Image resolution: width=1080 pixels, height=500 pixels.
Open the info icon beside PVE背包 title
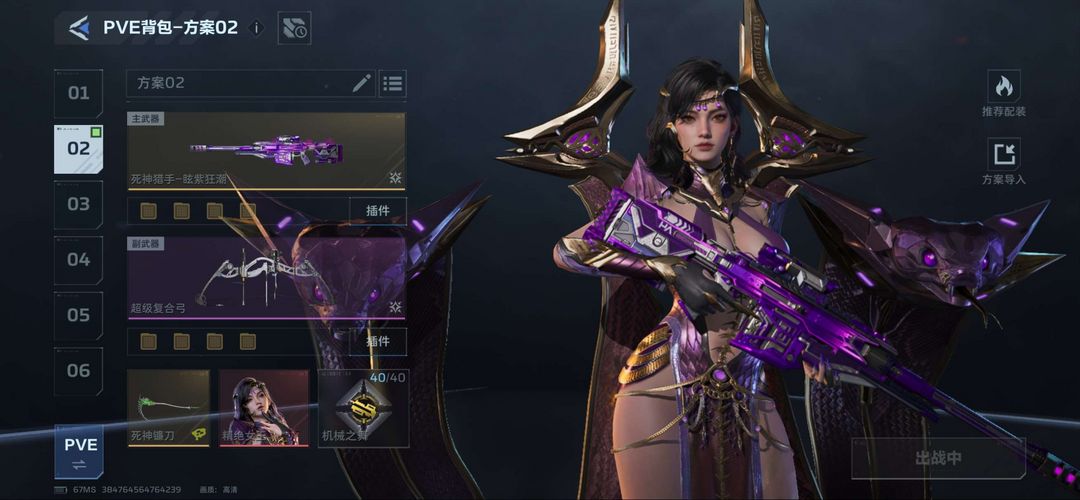click(255, 28)
